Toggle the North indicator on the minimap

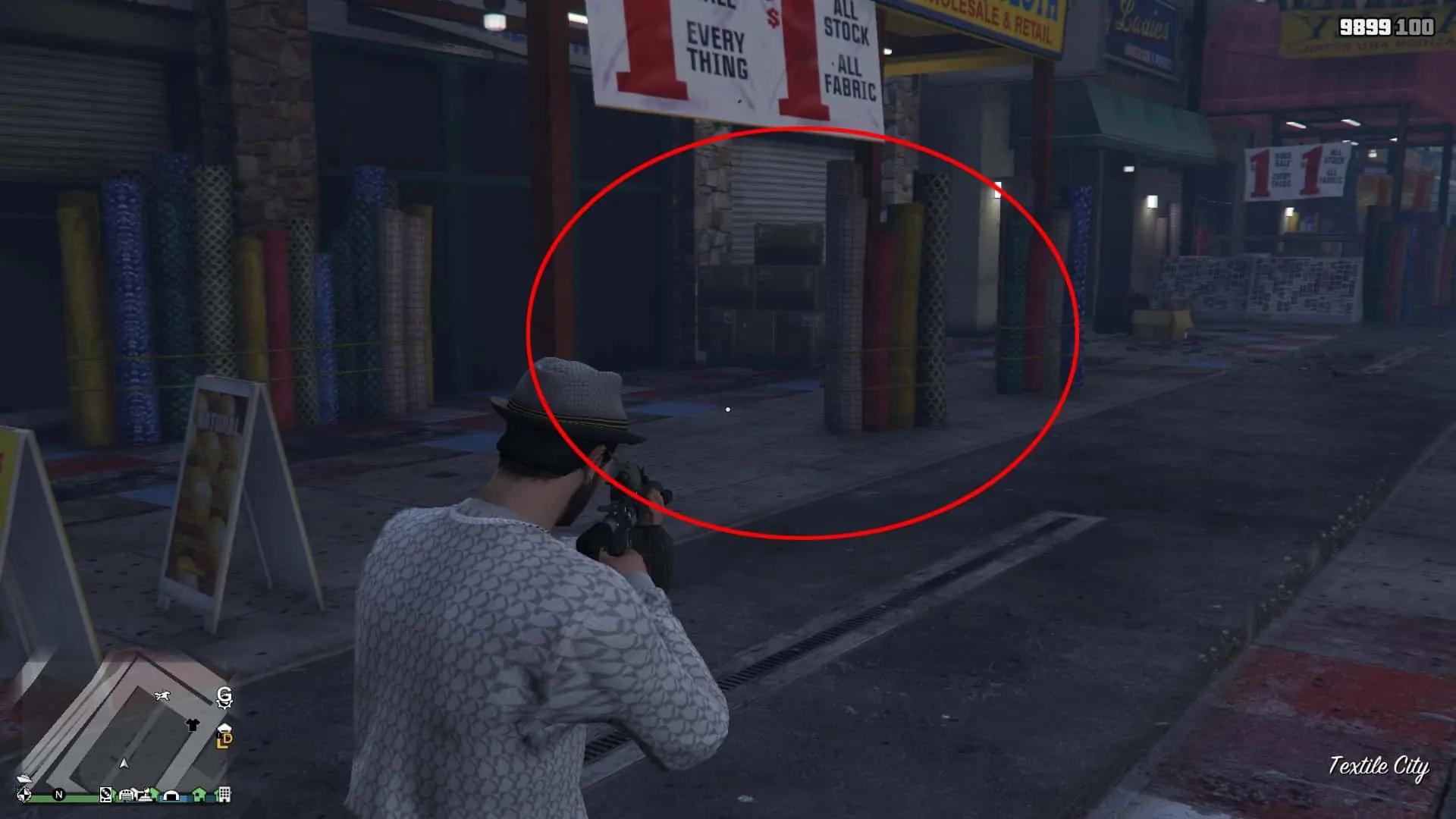(59, 795)
